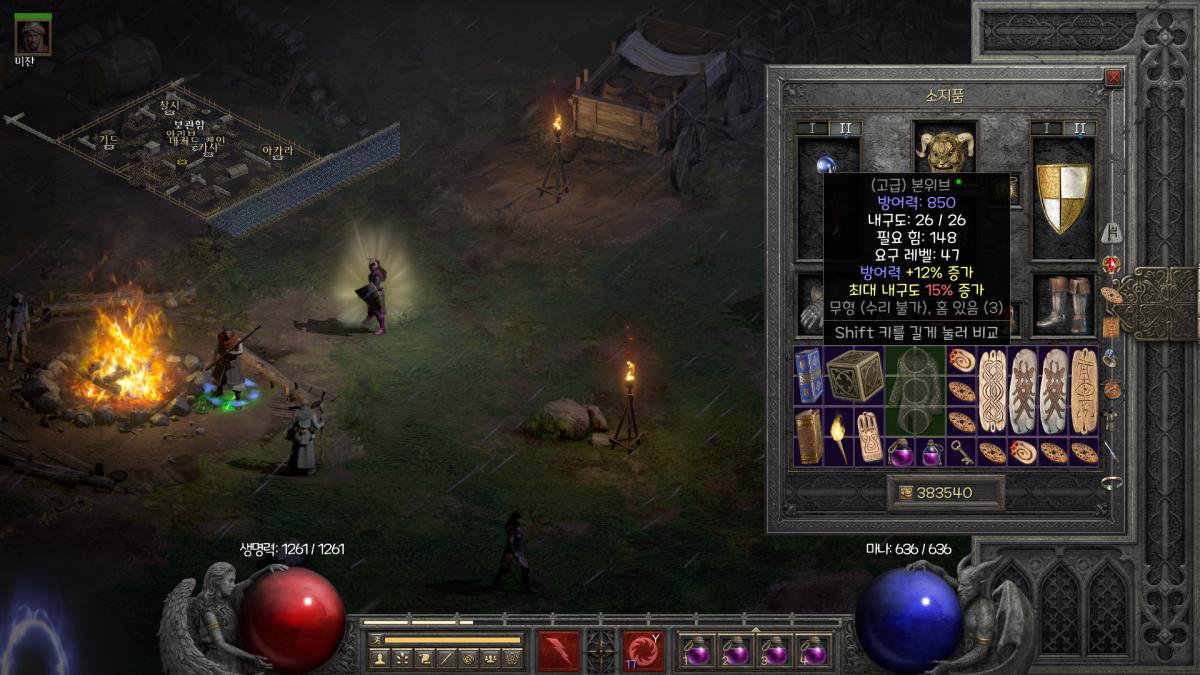Viewport: 1200px width, 675px height.
Task: Select the equipped boots slot
Action: coord(1063,304)
